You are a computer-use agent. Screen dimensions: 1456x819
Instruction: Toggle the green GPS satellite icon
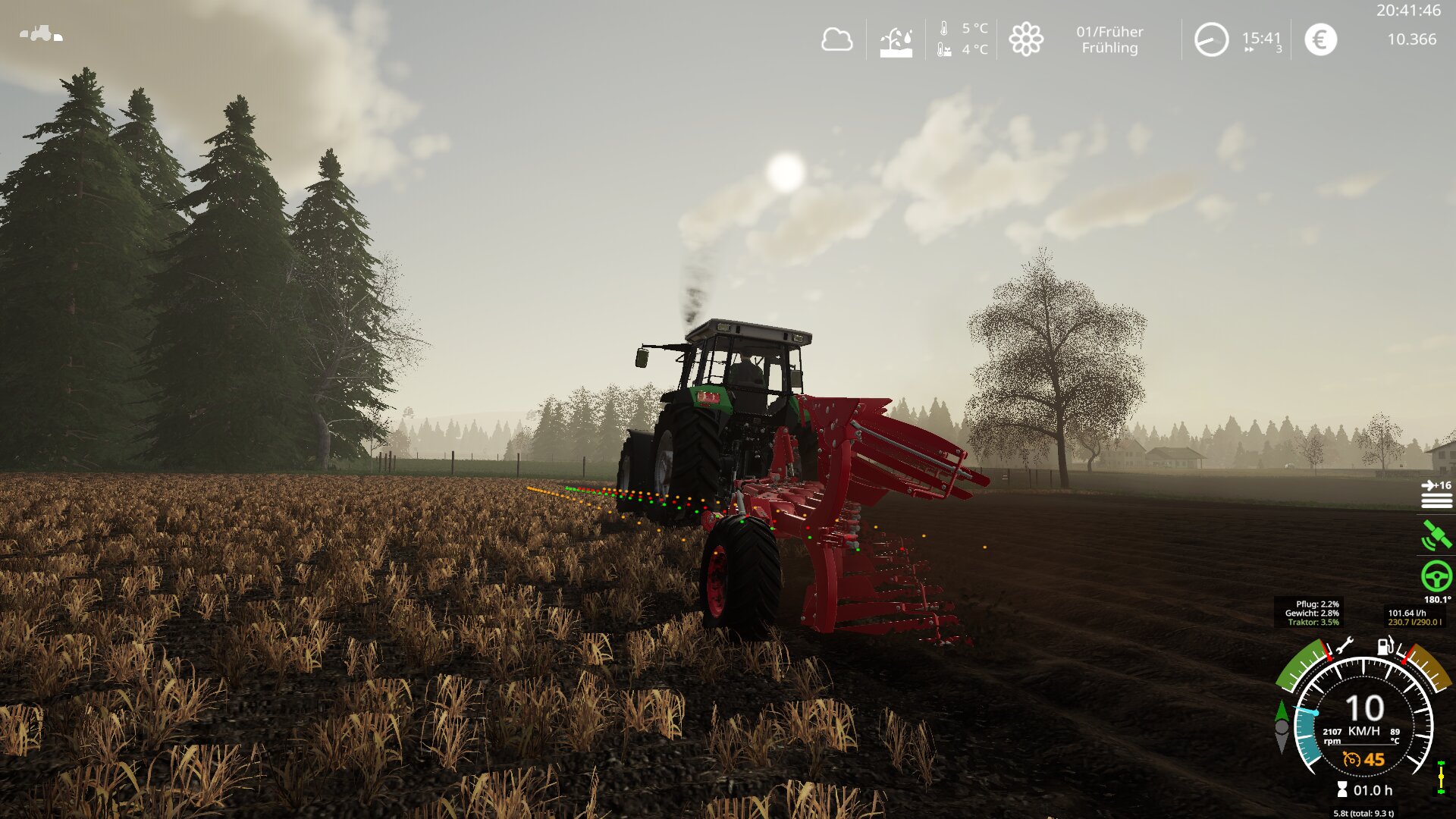1436,535
